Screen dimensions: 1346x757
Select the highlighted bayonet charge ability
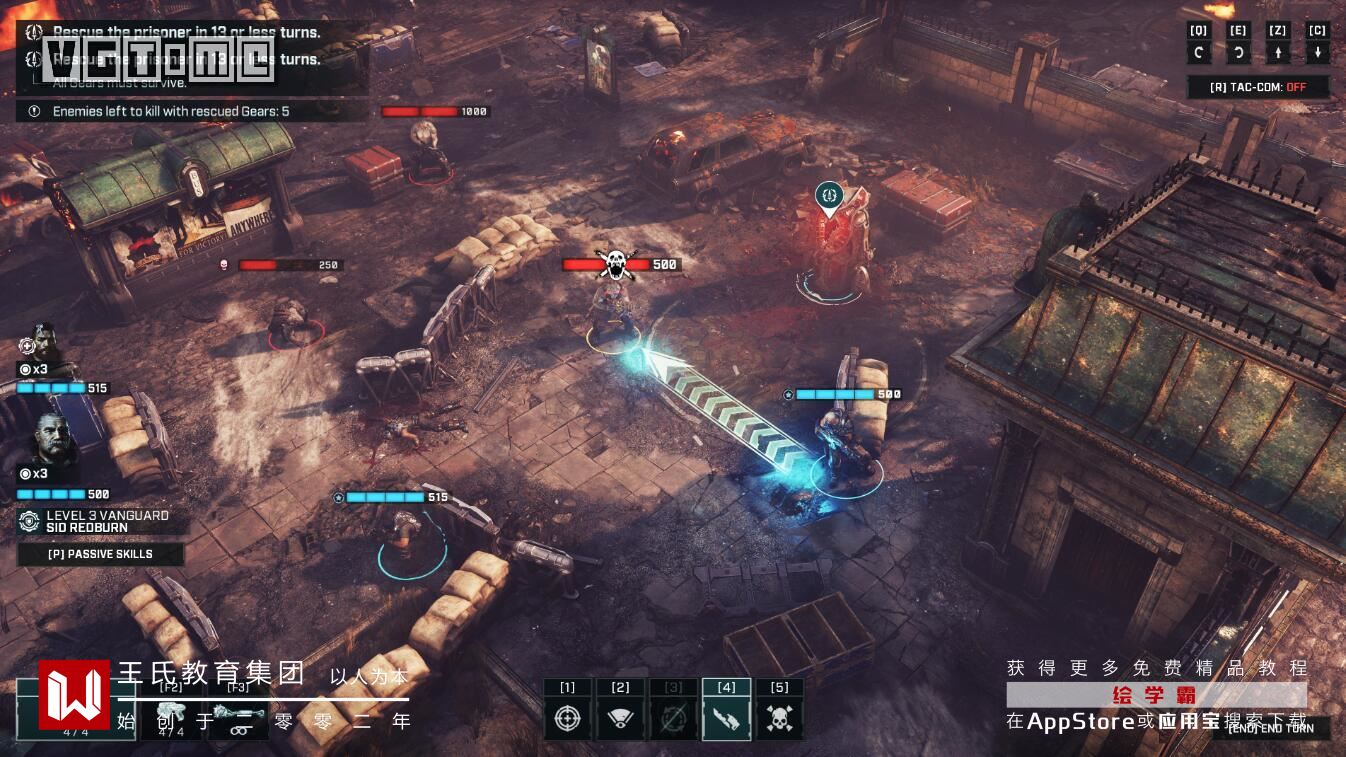click(727, 718)
